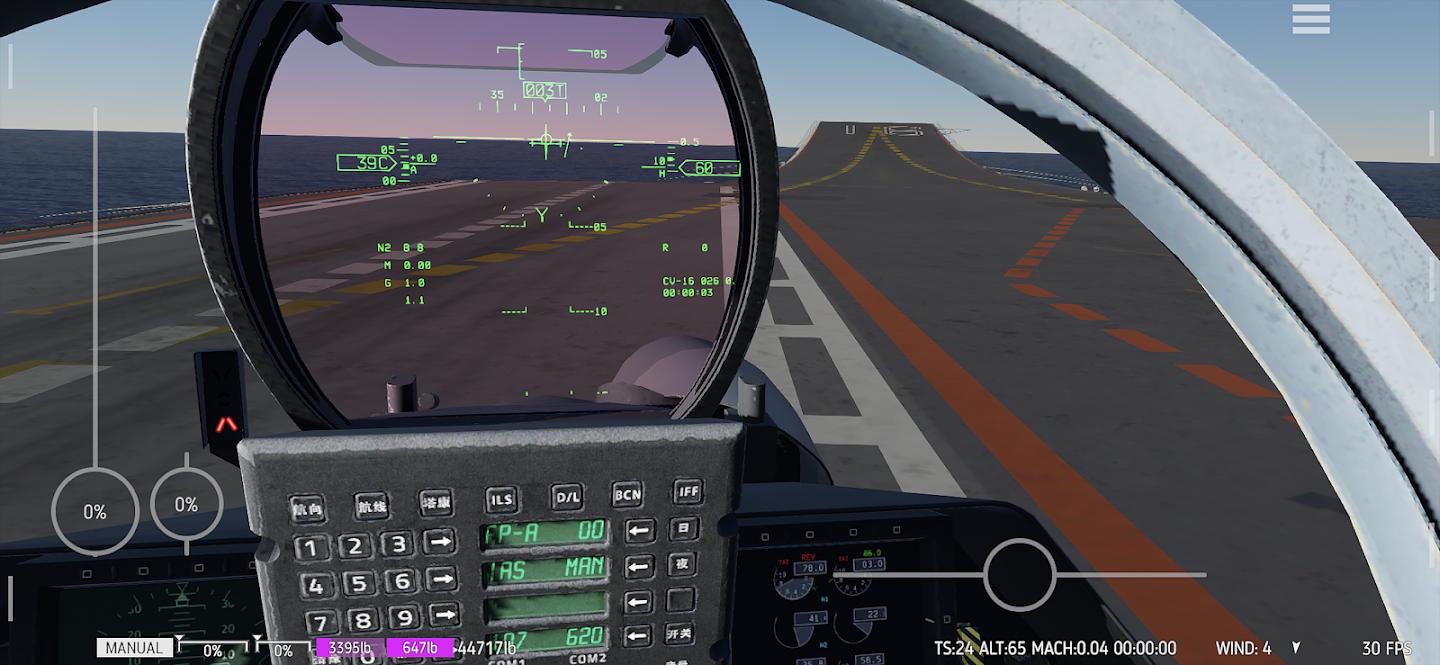Activate the ILS cockpit button
The image size is (1440, 665).
(x=502, y=498)
